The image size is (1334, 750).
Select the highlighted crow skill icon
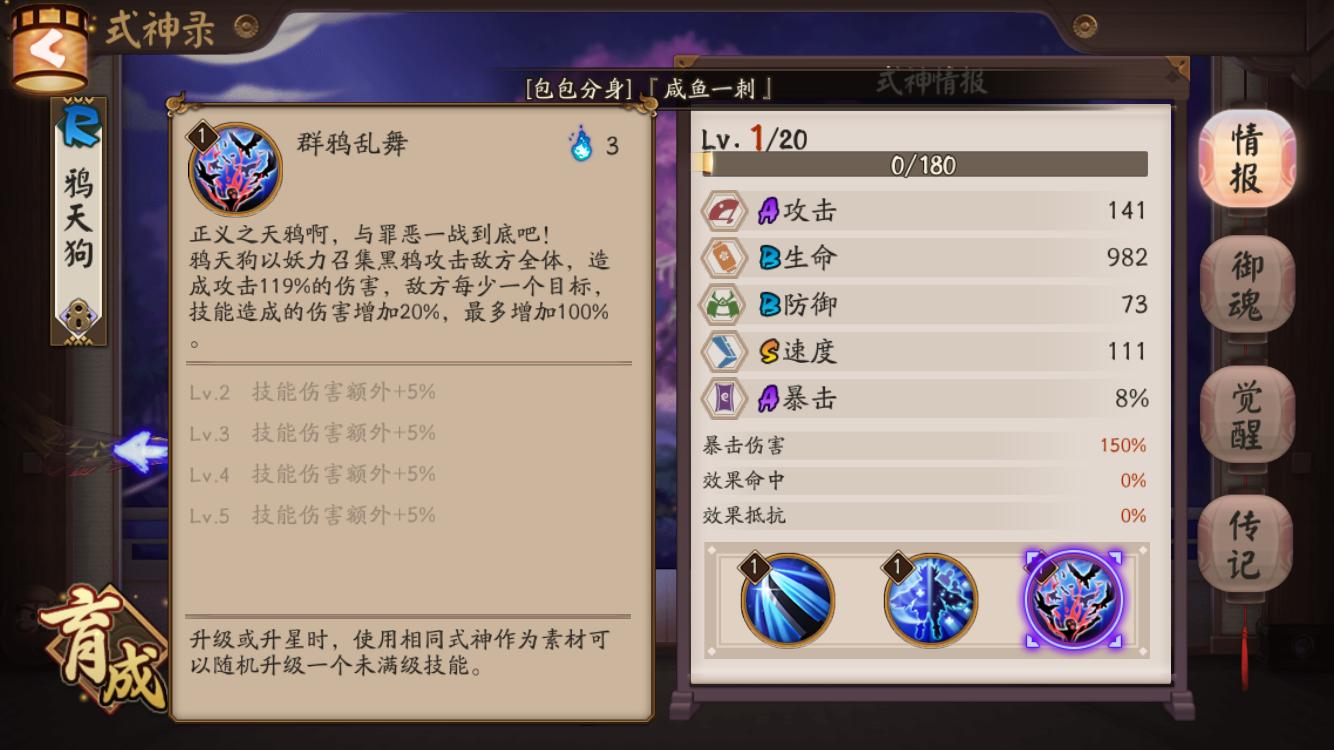point(1072,598)
